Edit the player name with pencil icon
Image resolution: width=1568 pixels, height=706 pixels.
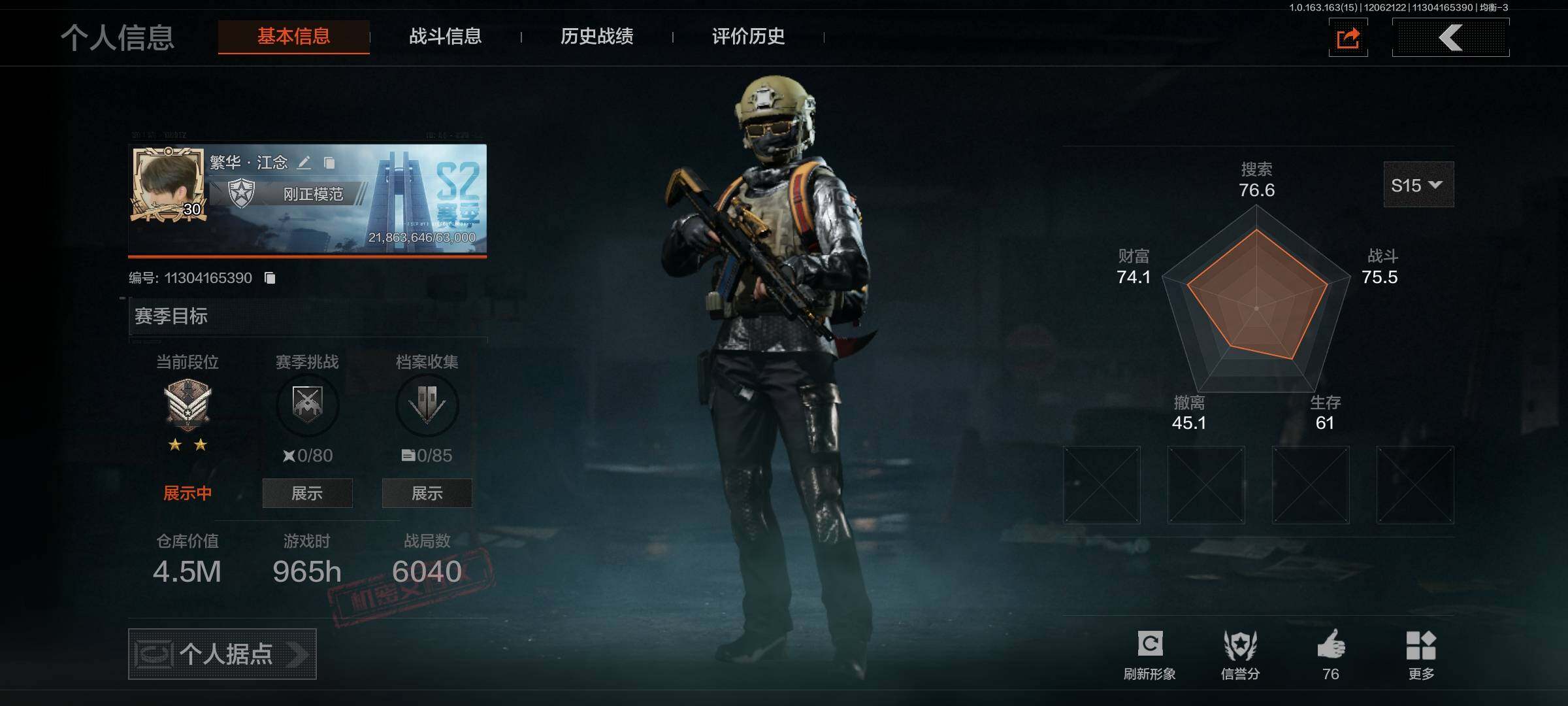pyautogui.click(x=304, y=163)
